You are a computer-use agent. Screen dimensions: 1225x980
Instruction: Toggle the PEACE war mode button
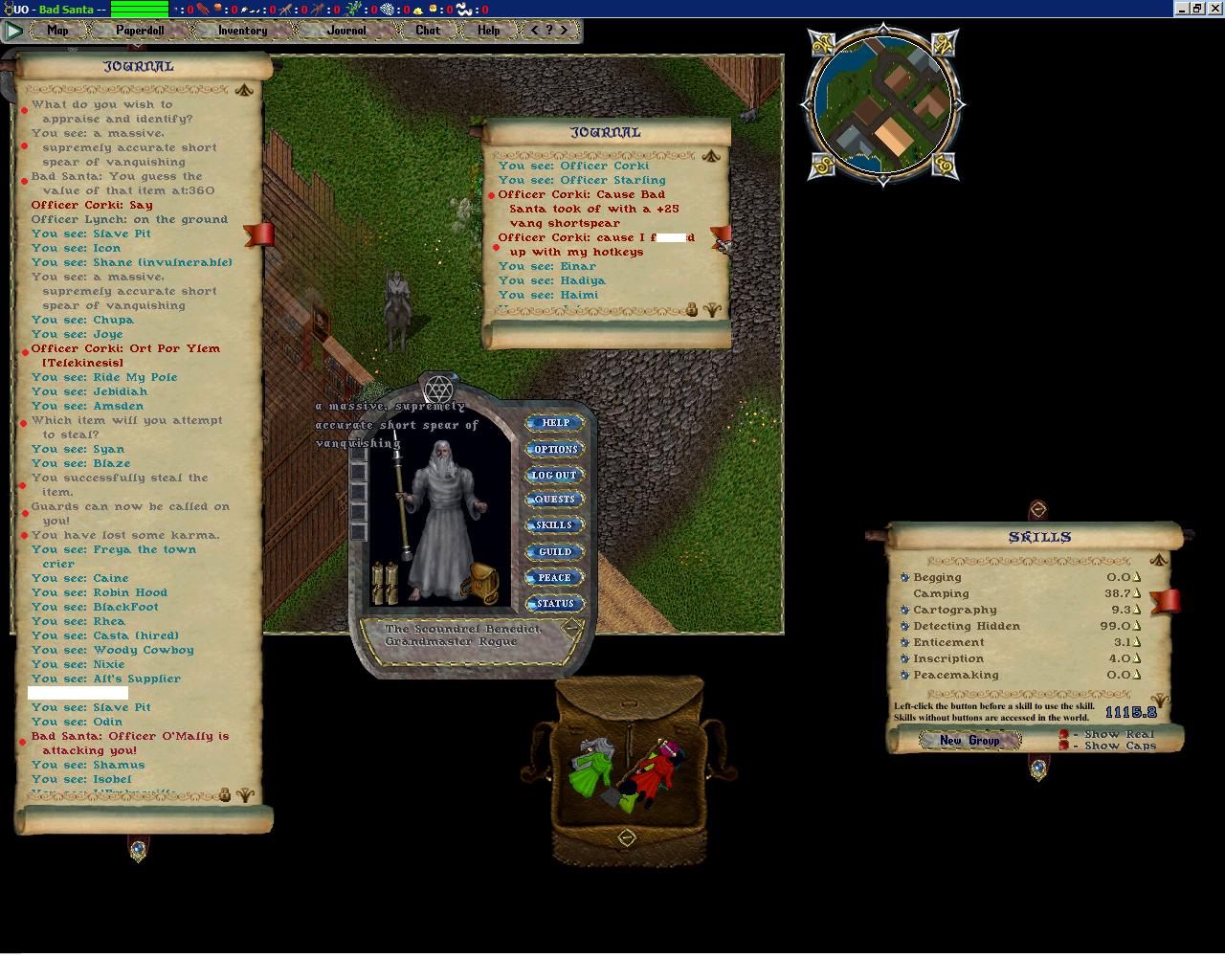(555, 578)
